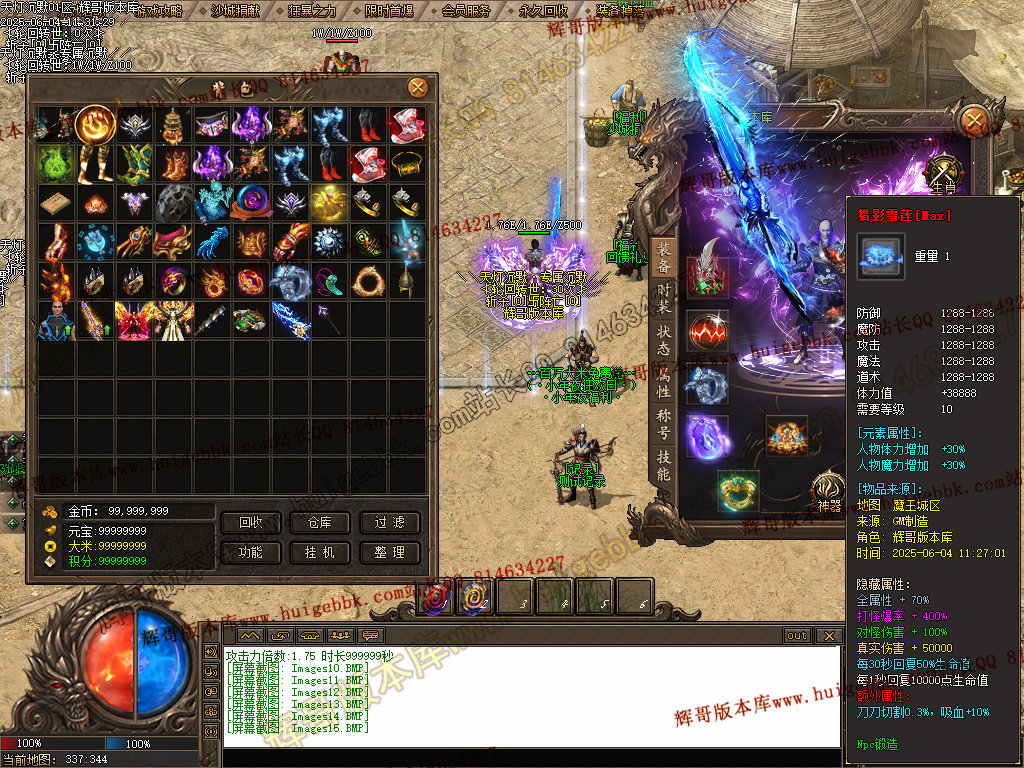
Task: Close the character equipment panel
Action: pyautogui.click(x=973, y=121)
